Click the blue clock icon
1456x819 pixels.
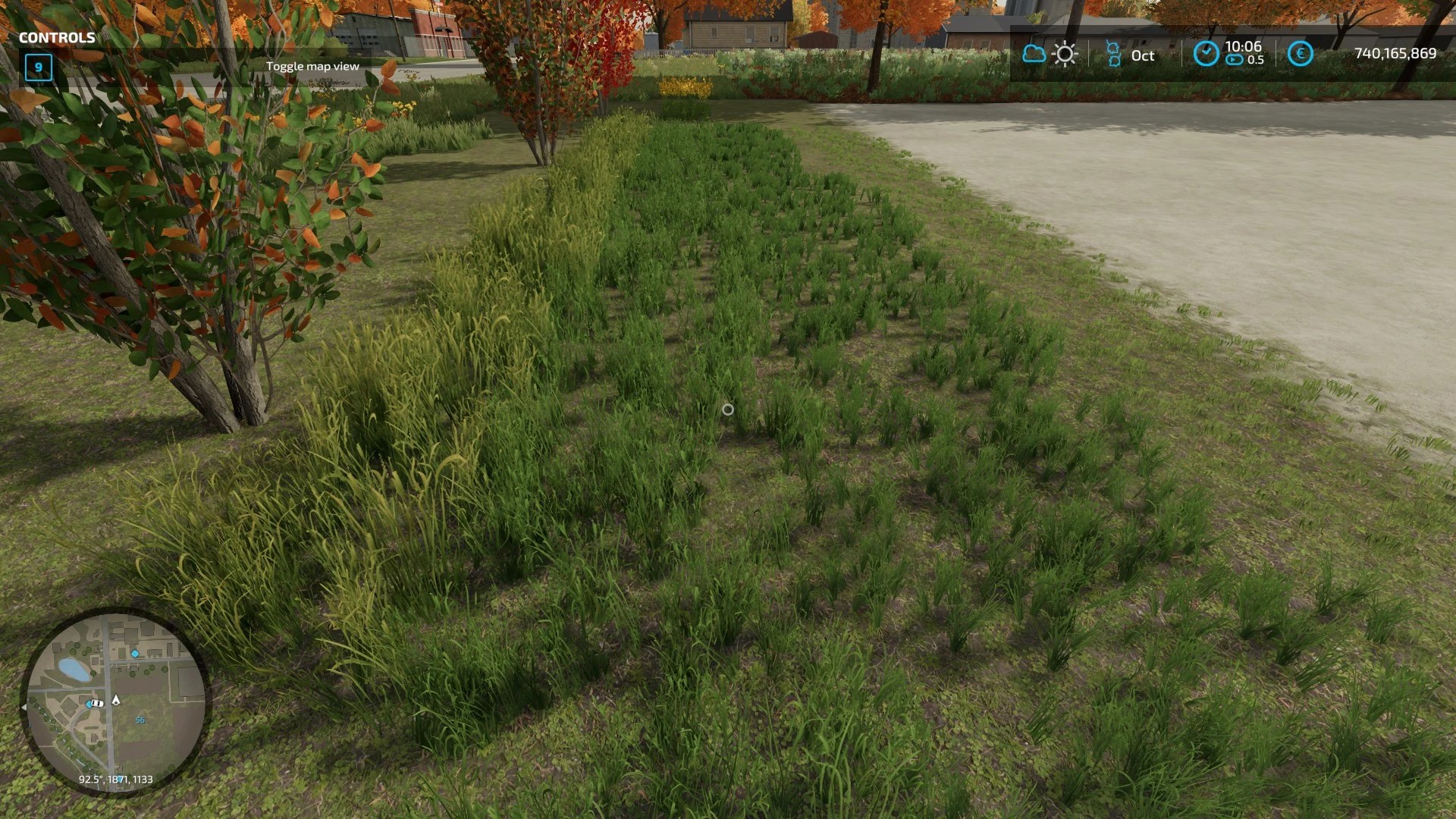tap(1206, 54)
